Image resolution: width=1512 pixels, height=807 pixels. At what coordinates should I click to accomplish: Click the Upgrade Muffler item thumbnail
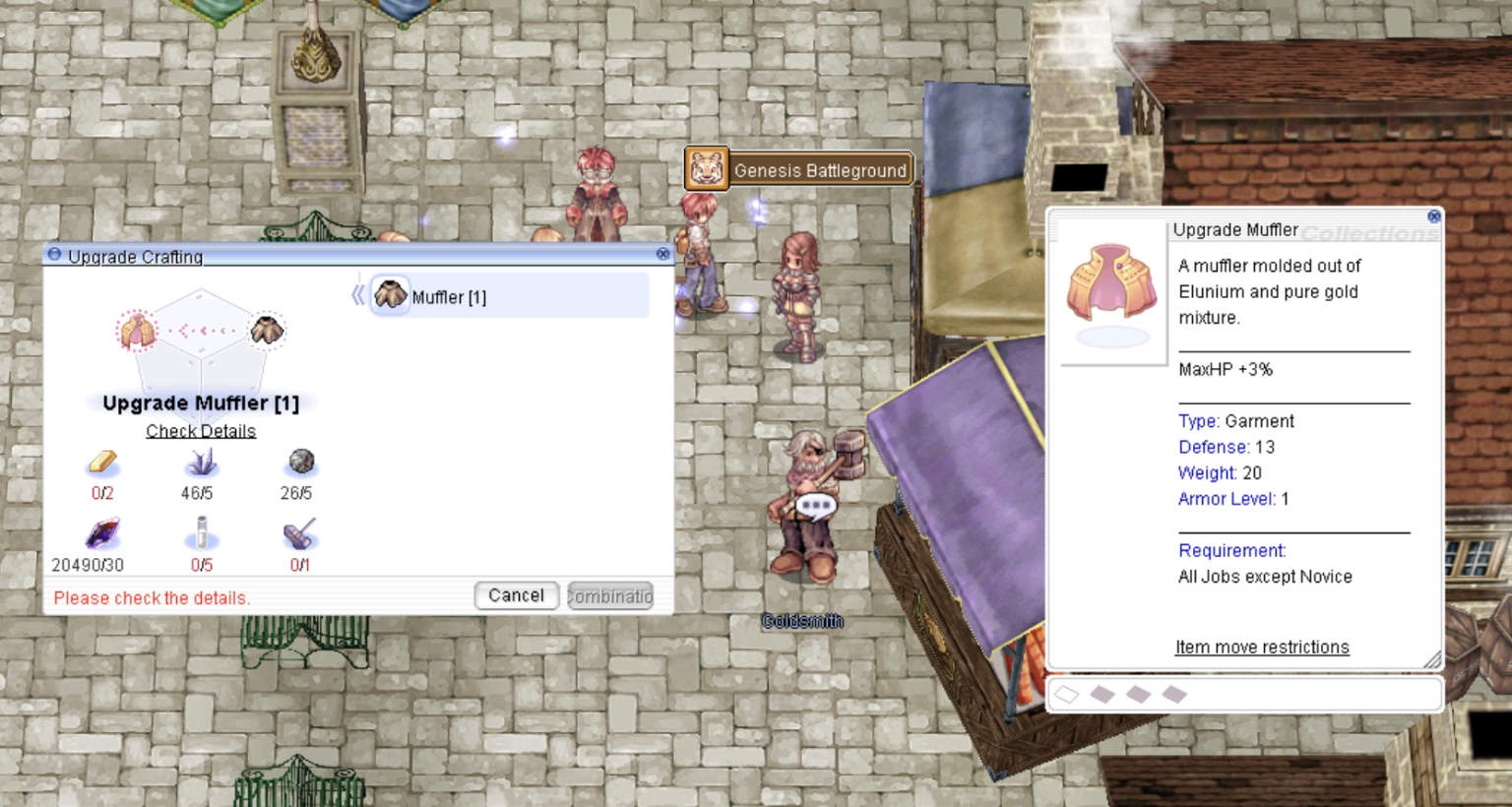click(x=1112, y=285)
